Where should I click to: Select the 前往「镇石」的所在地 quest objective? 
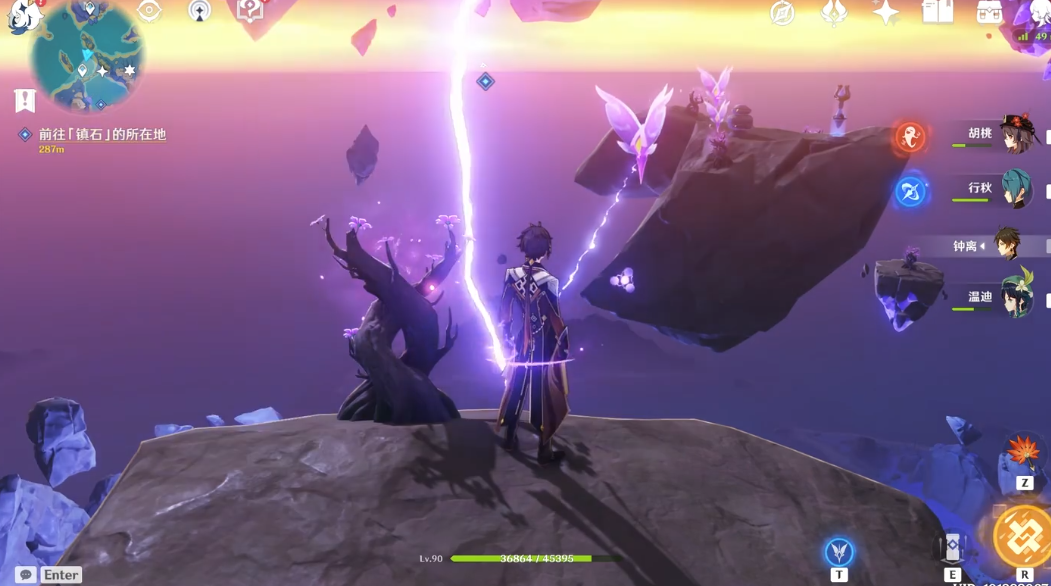(x=102, y=134)
